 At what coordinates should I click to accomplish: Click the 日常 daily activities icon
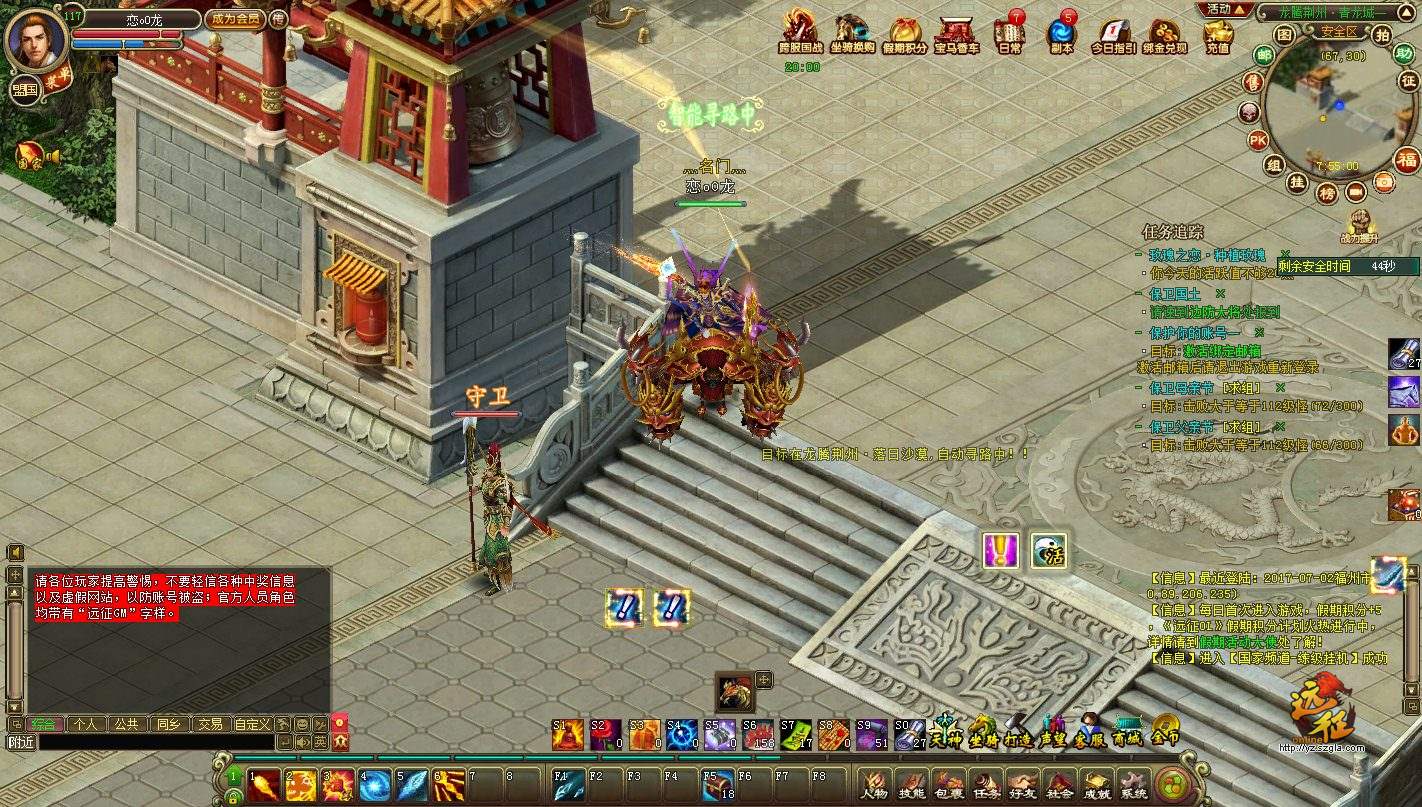pyautogui.click(x=1009, y=34)
